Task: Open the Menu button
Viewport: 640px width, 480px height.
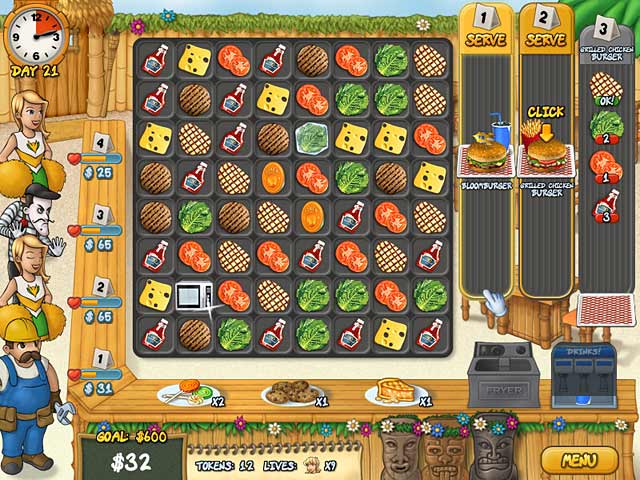Action: pyautogui.click(x=580, y=461)
